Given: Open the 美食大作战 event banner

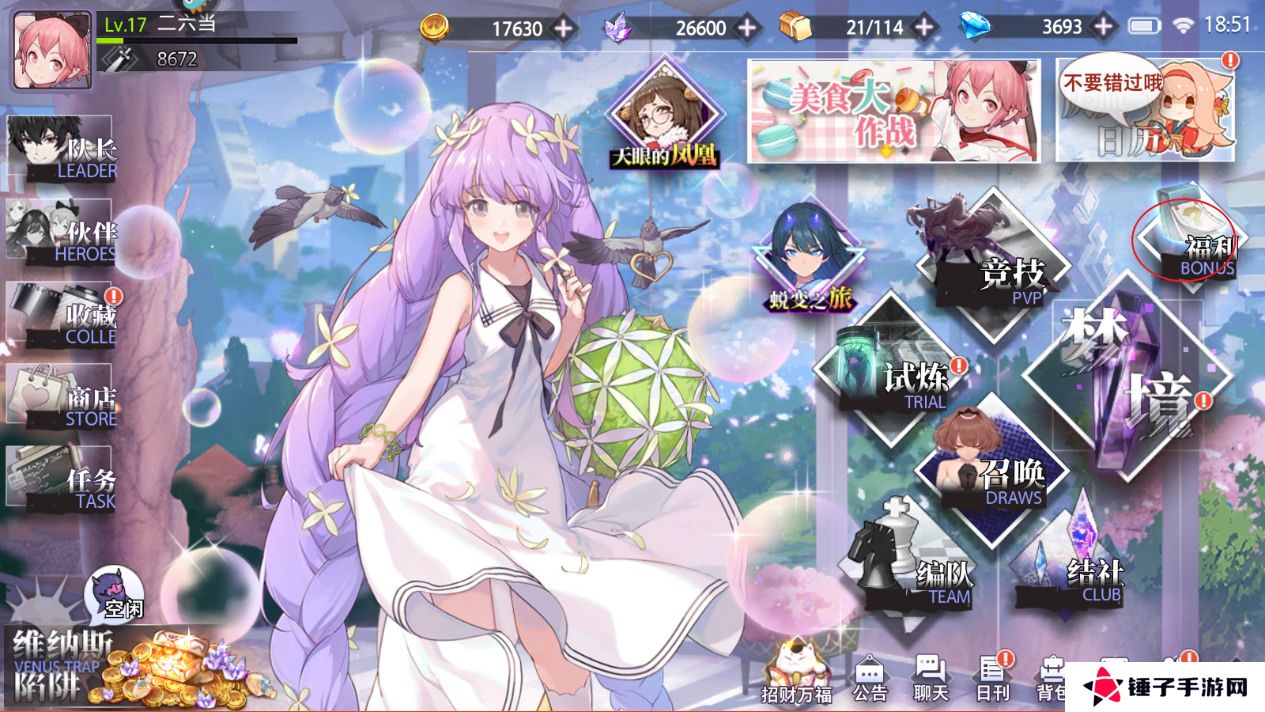Looking at the screenshot, I should pyautogui.click(x=893, y=110).
